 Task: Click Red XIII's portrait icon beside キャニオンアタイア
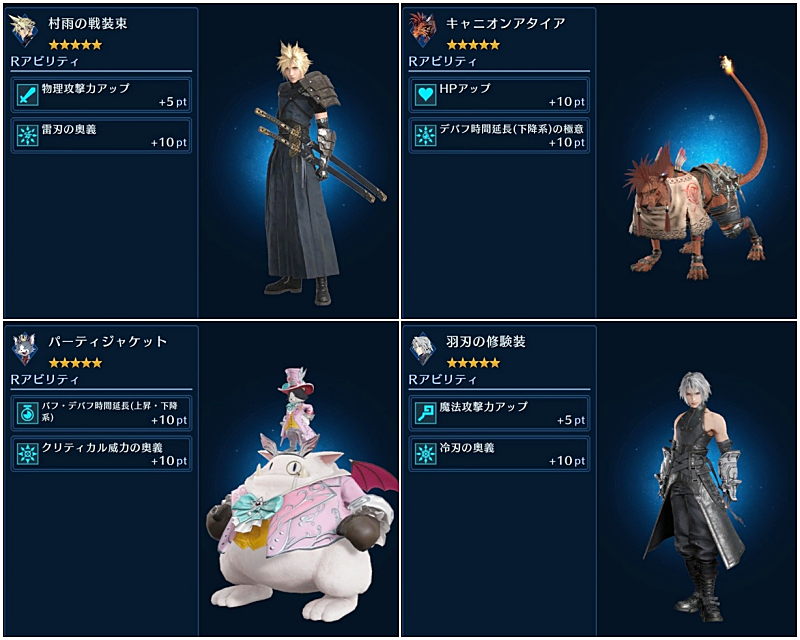[x=423, y=31]
